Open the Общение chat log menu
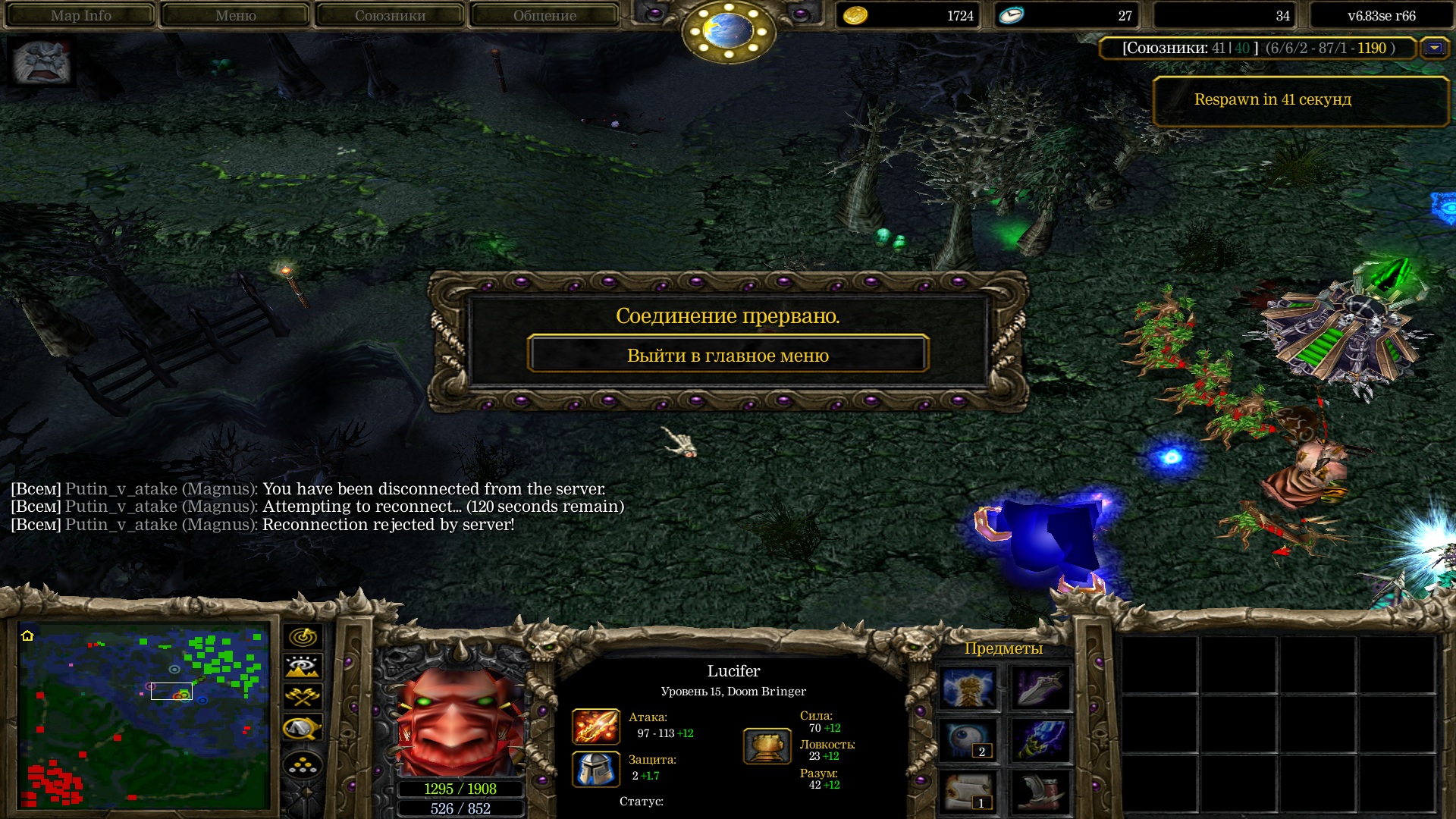1456x819 pixels. (544, 15)
